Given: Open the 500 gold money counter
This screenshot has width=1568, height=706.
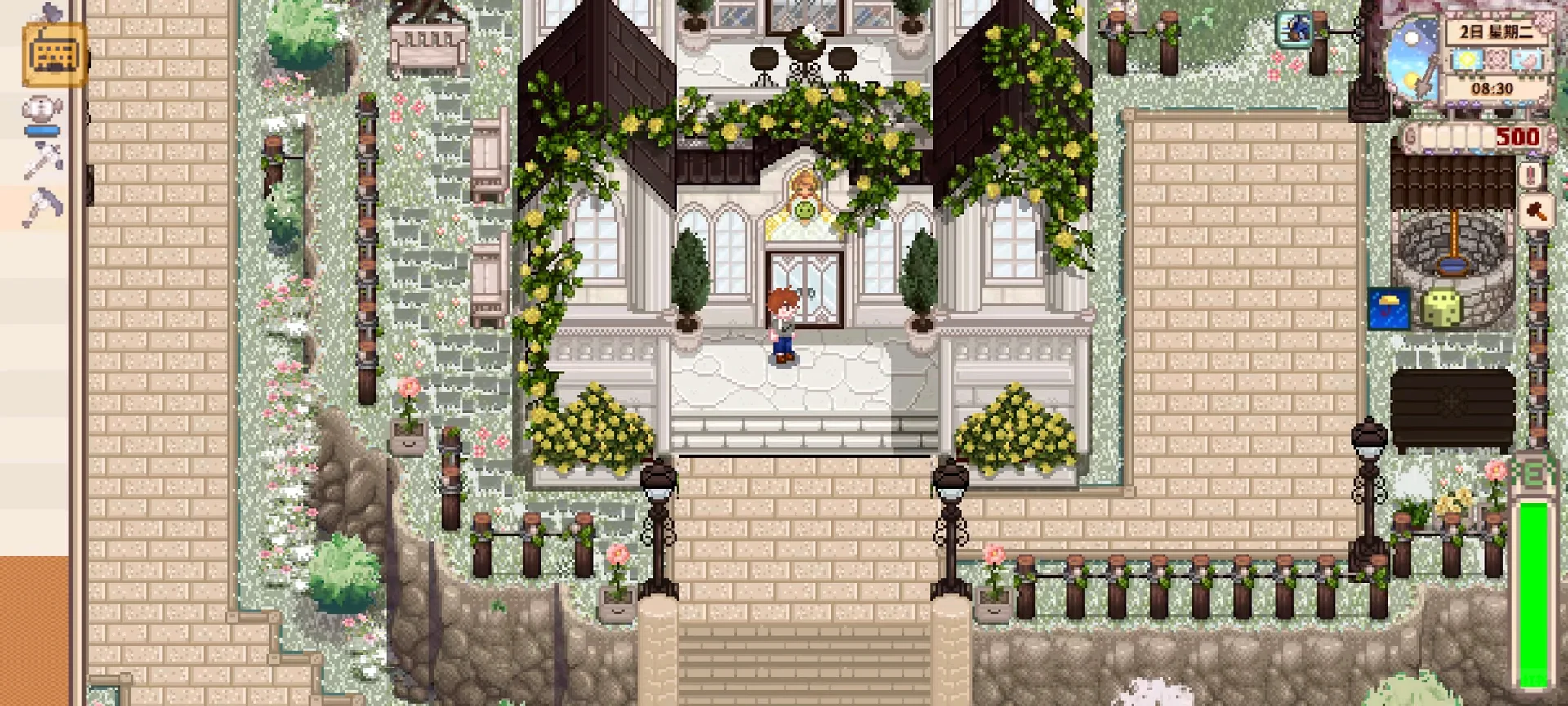Looking at the screenshot, I should tap(1515, 137).
